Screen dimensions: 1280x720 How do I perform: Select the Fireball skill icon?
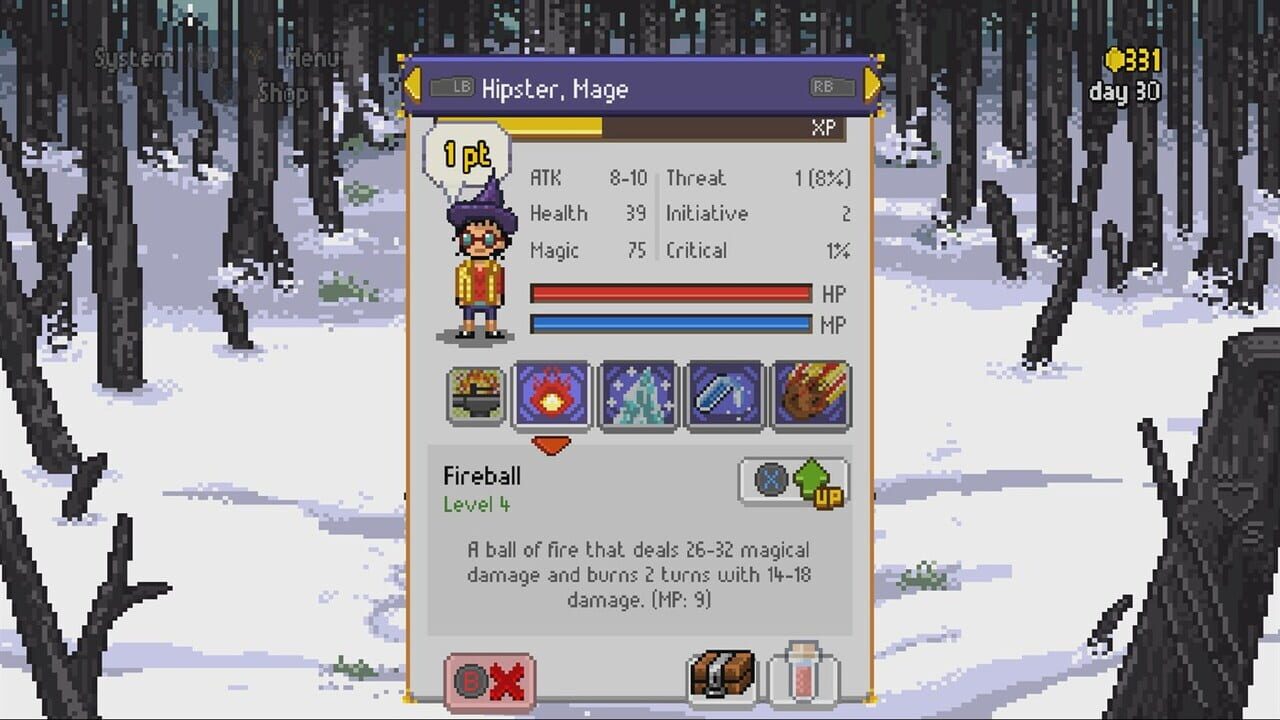(x=552, y=397)
